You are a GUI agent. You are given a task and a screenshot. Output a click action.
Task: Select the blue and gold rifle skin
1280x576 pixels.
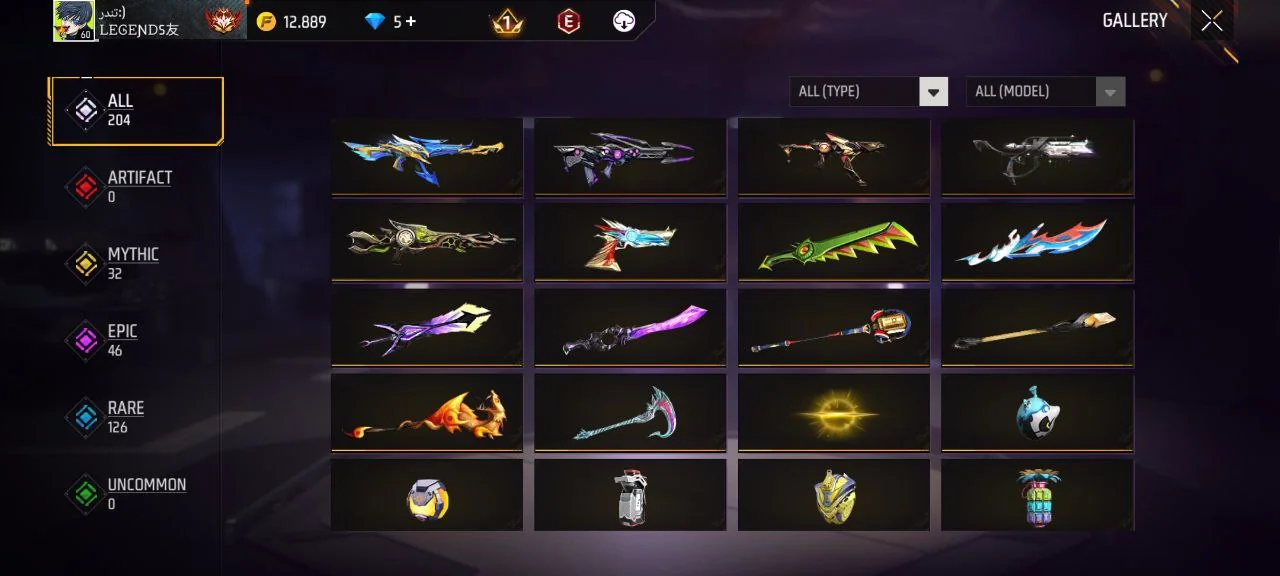point(427,156)
